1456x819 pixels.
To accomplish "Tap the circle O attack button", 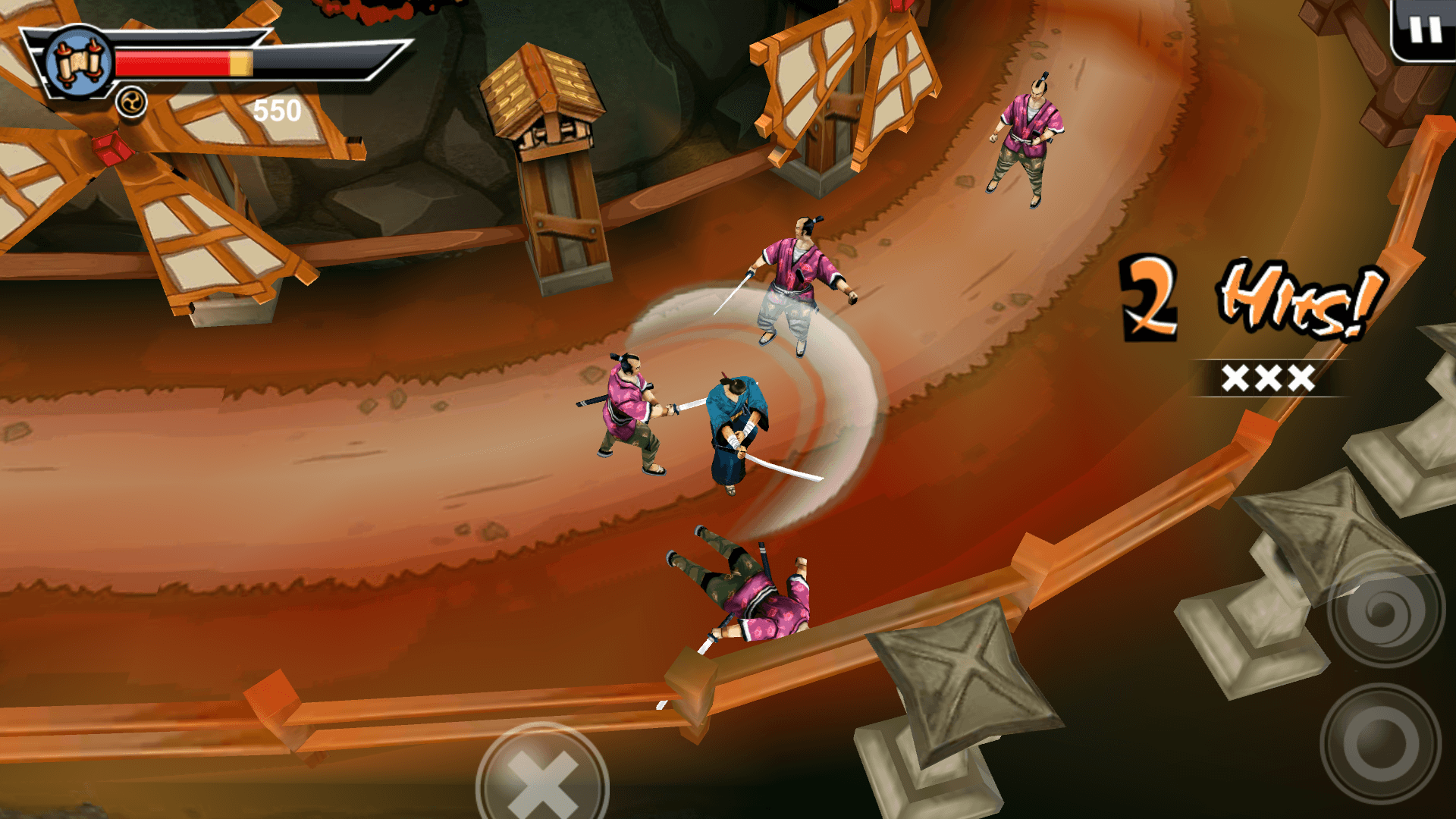I will pyautogui.click(x=1380, y=743).
